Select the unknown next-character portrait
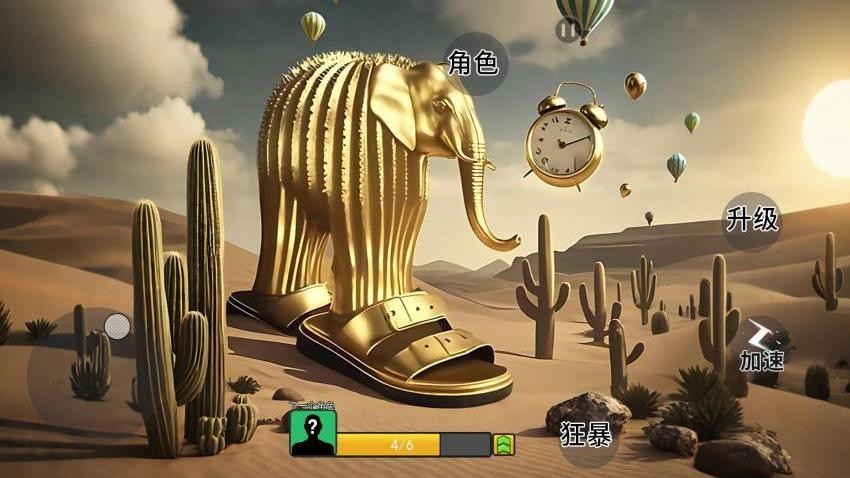 [313, 433]
